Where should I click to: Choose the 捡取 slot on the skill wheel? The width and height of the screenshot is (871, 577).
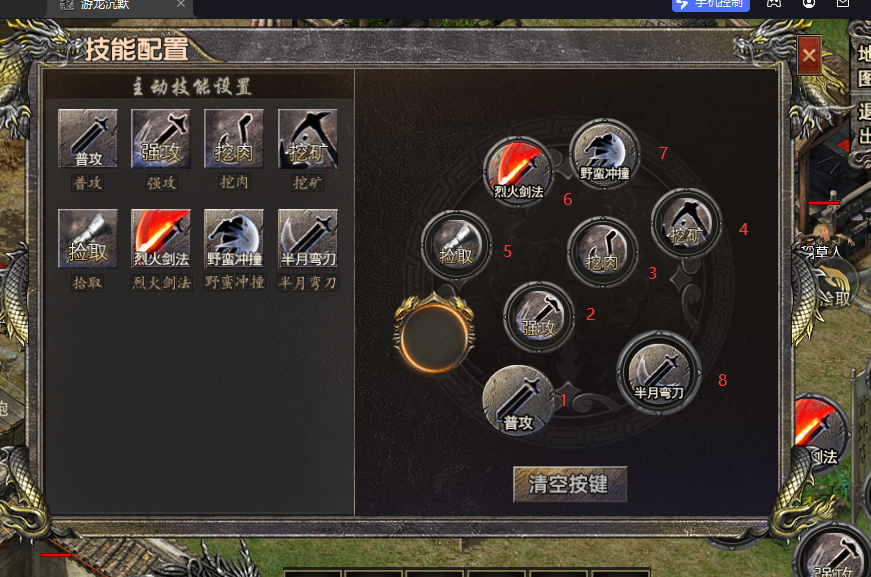(x=456, y=245)
